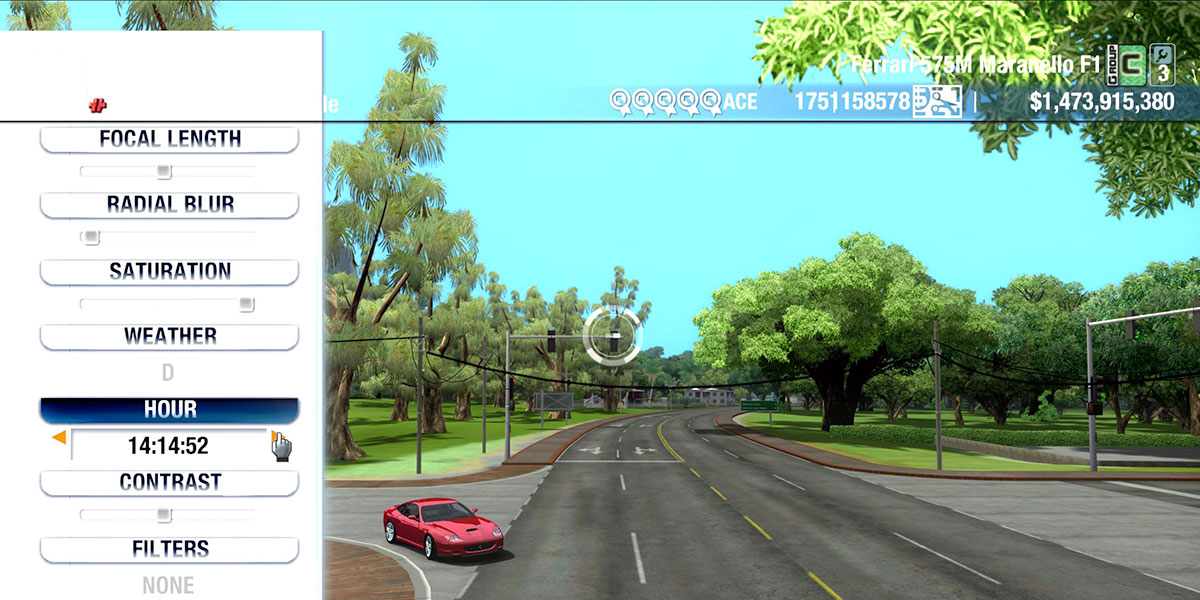Increase the hour with the right arrow

pos(273,437)
